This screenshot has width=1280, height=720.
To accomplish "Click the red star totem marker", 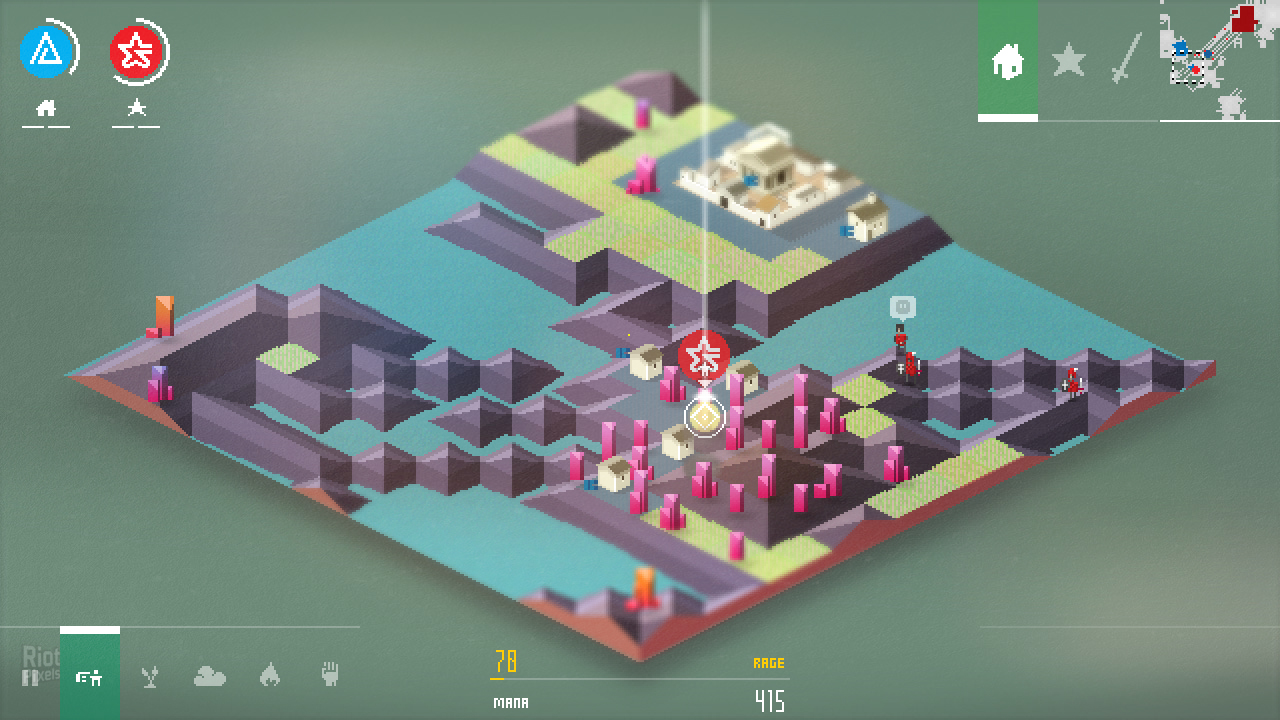I will (x=703, y=355).
